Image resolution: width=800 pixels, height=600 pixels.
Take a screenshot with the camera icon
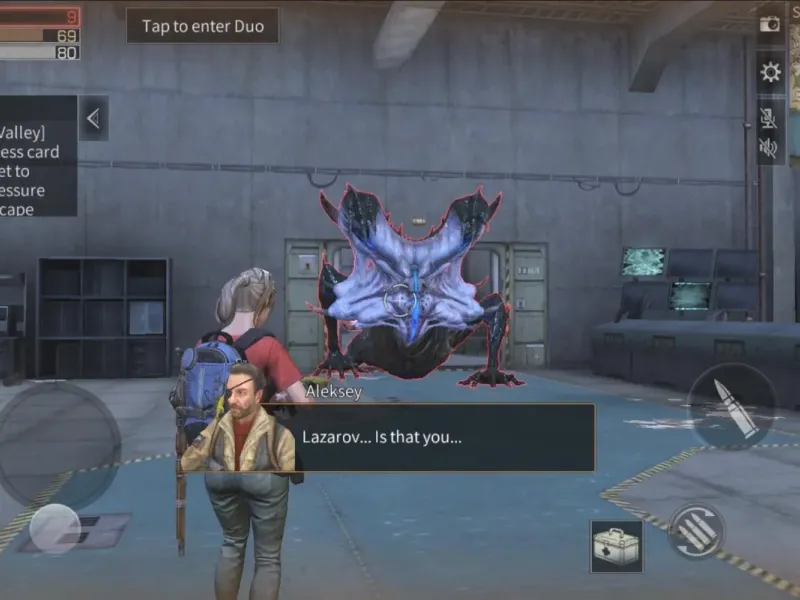770,24
